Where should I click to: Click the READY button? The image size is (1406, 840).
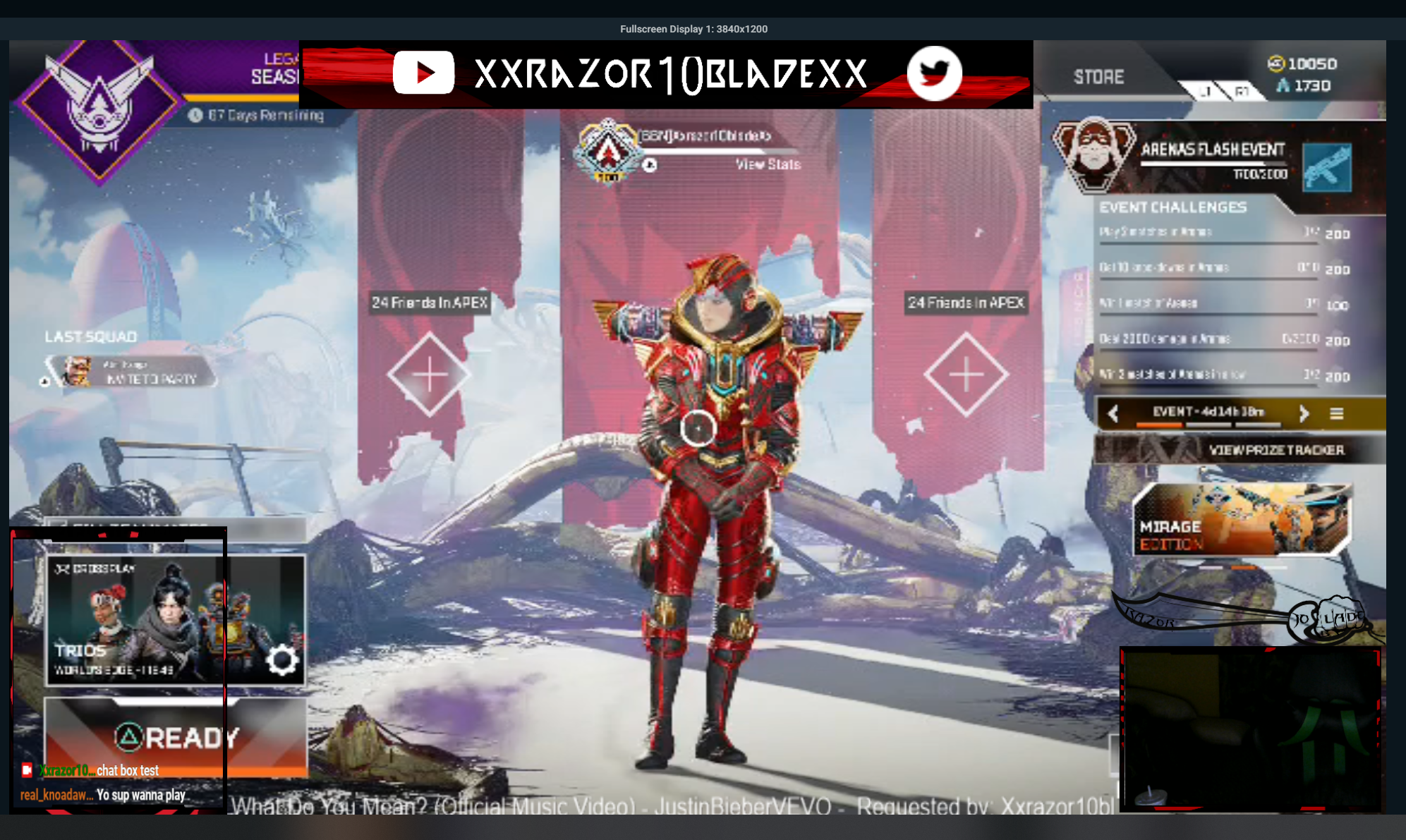pos(176,737)
